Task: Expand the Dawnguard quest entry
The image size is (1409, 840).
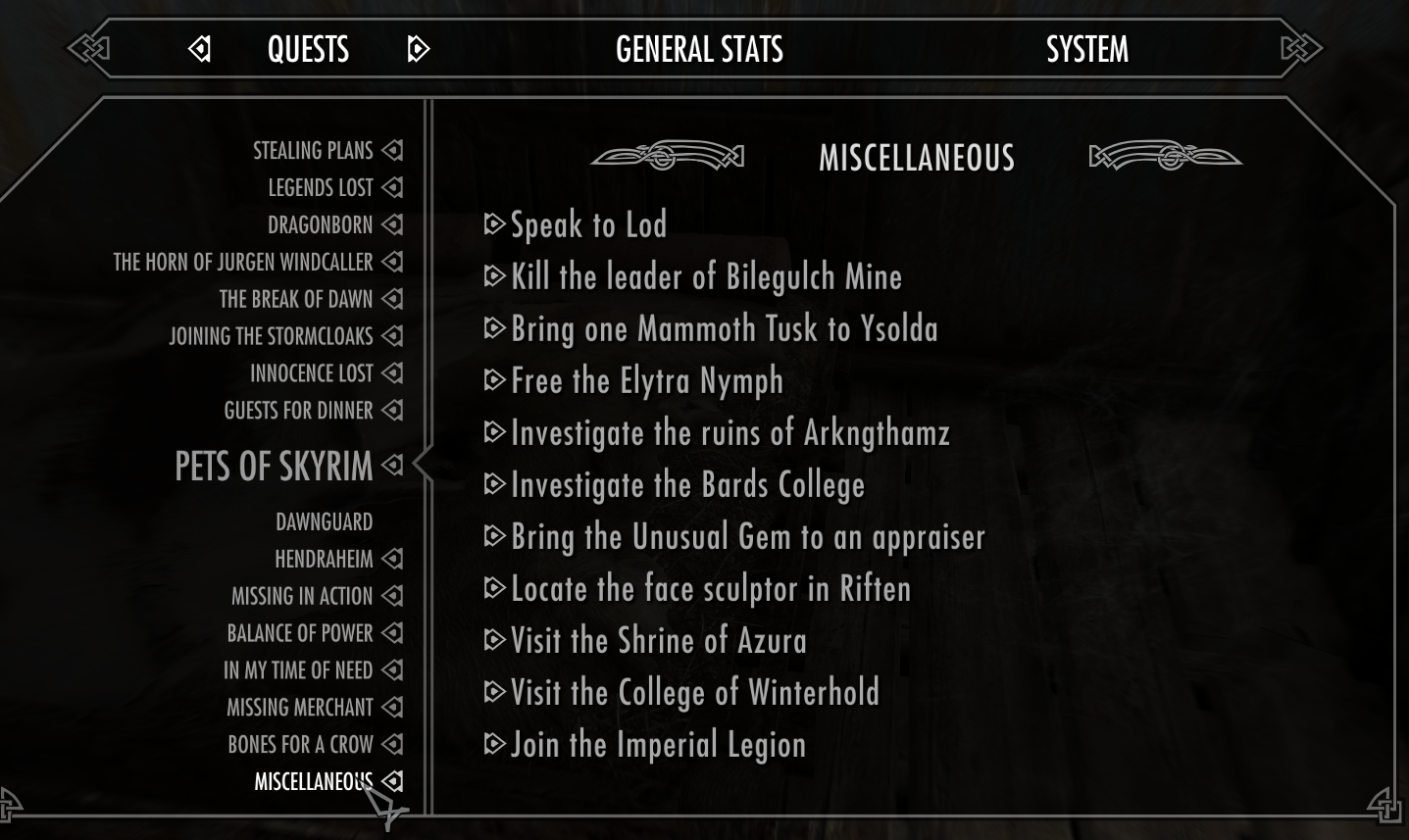Action: point(324,521)
